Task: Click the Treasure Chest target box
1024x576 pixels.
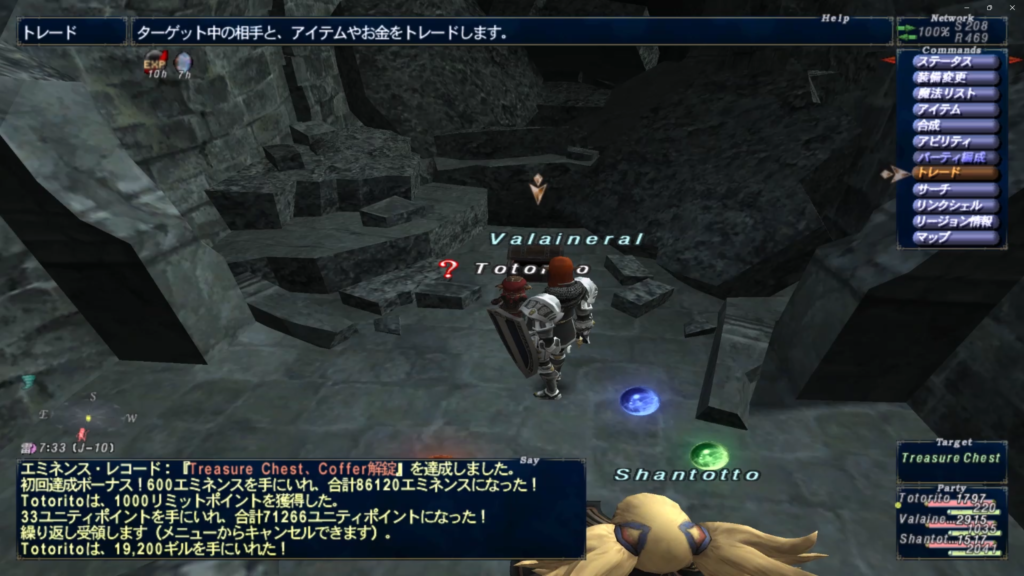Action: [951, 459]
